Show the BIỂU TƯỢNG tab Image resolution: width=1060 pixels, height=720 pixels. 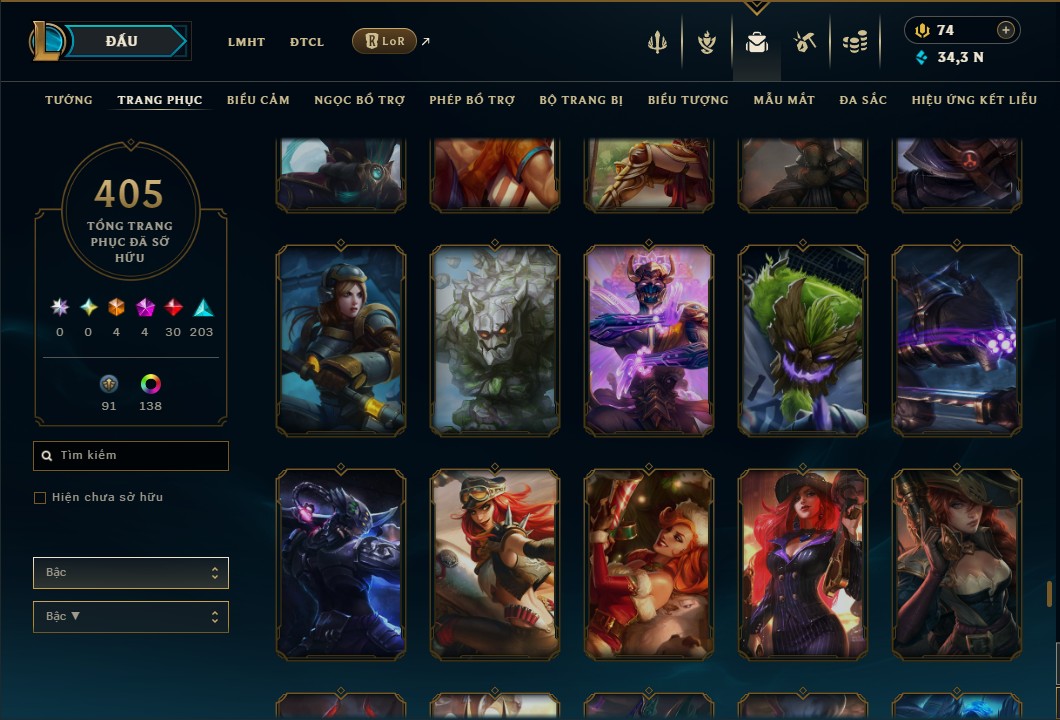[x=688, y=100]
